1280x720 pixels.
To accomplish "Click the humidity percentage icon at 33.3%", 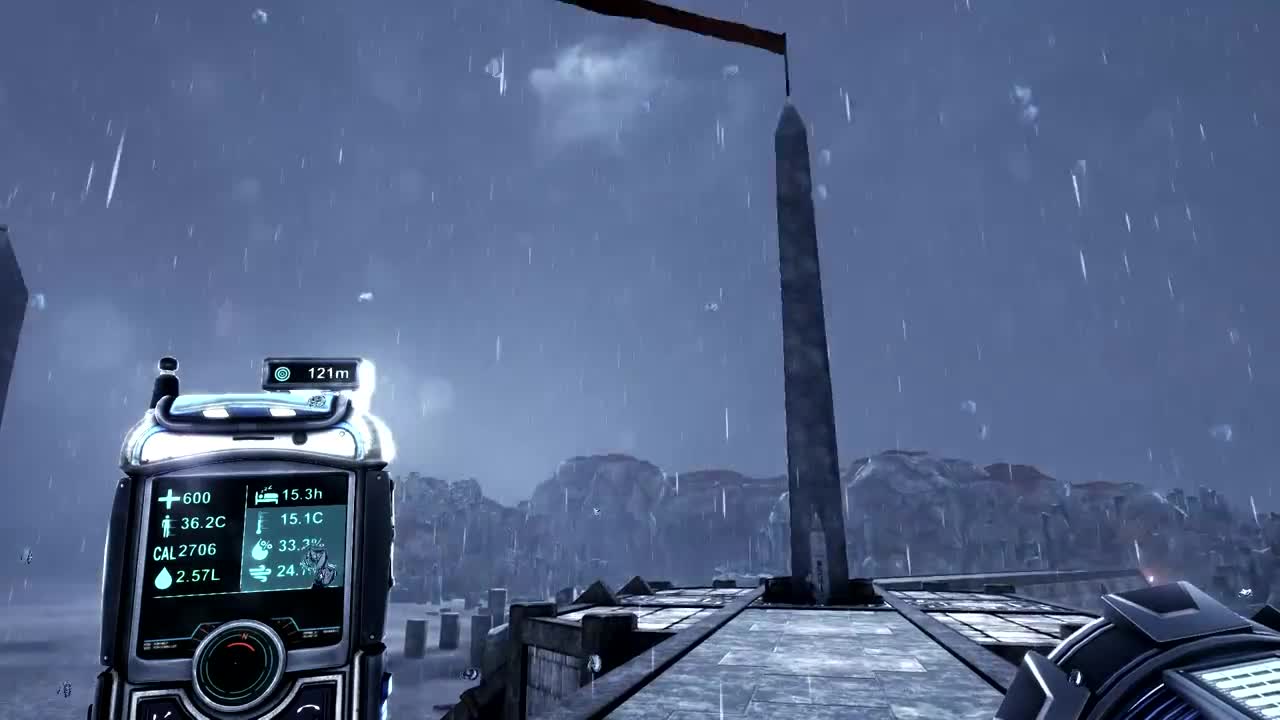I will [x=261, y=547].
